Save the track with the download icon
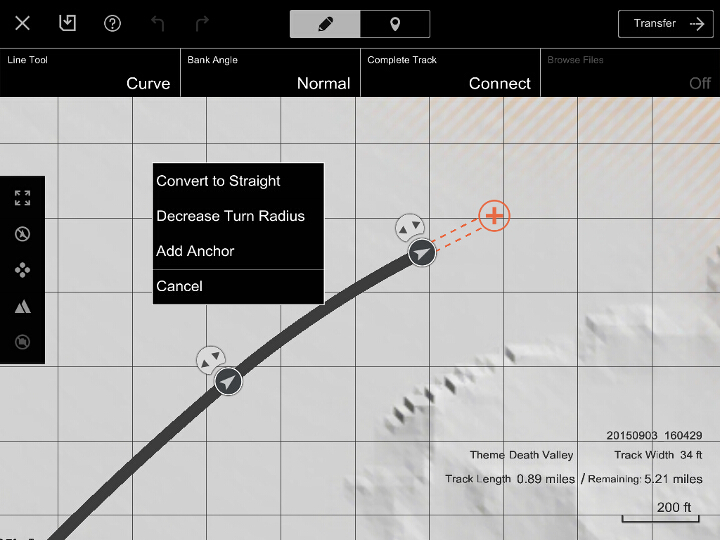The image size is (720, 540). 67,23
